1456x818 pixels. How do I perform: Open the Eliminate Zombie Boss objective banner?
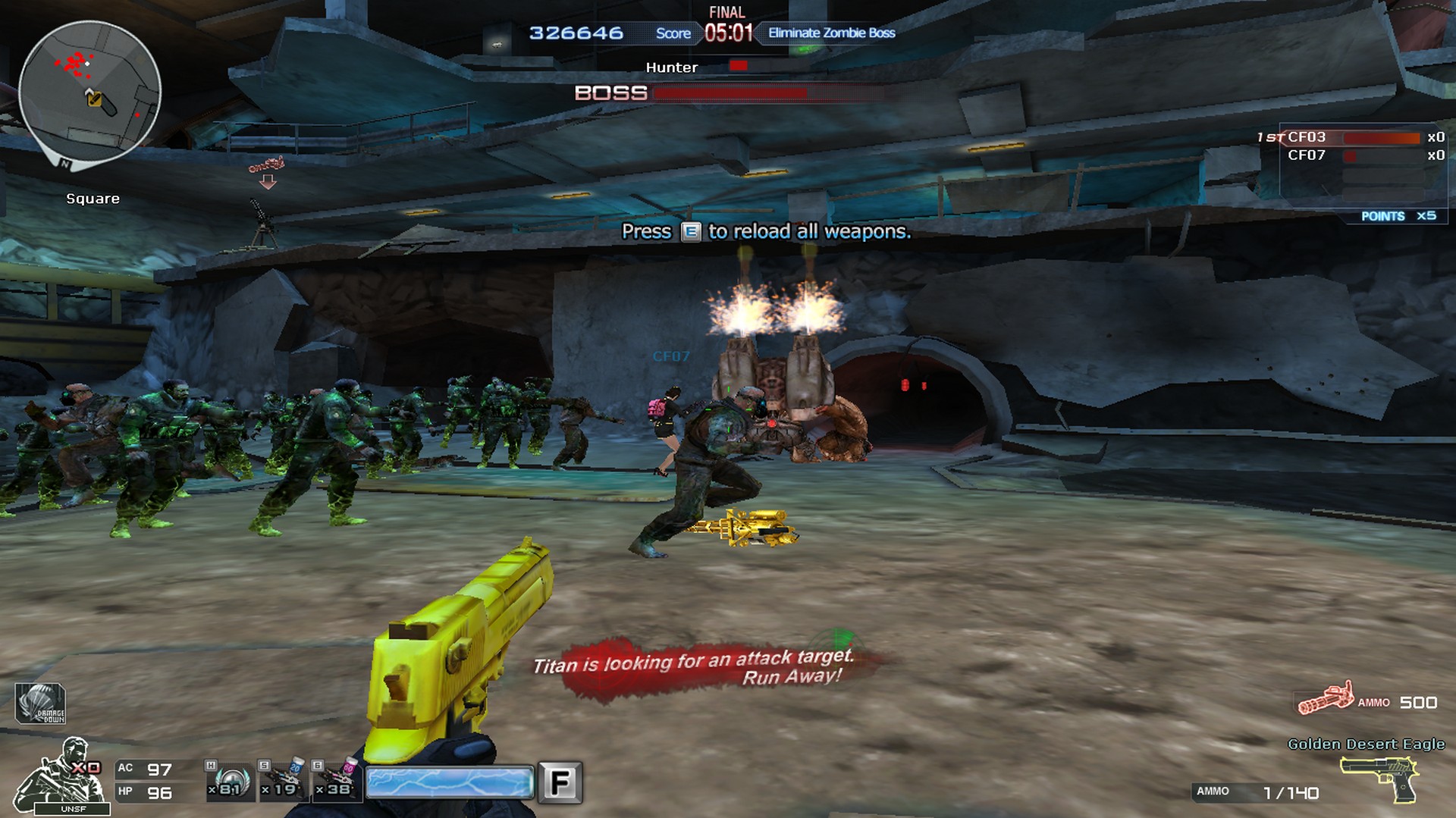click(x=830, y=33)
